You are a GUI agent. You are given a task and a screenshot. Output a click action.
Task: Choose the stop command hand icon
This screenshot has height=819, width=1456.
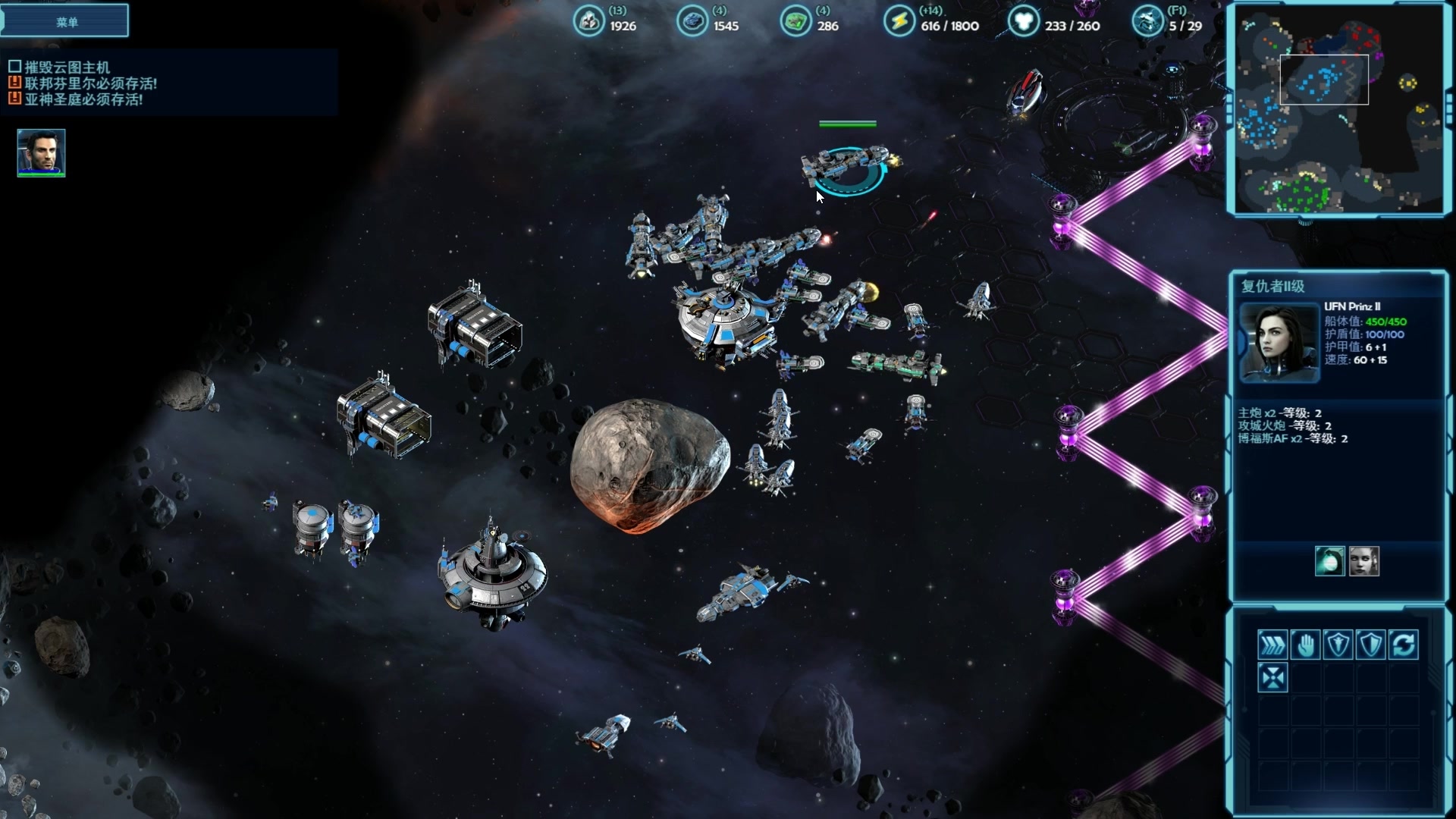tap(1305, 645)
